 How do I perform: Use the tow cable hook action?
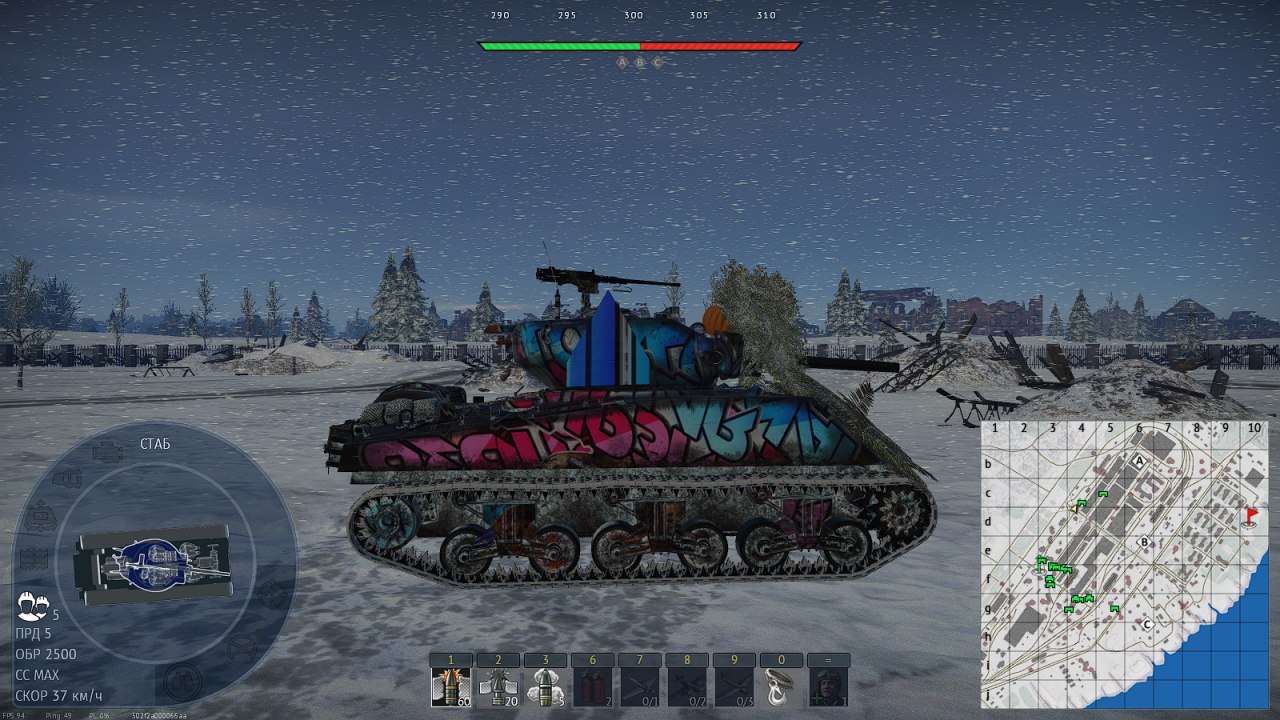[780, 688]
